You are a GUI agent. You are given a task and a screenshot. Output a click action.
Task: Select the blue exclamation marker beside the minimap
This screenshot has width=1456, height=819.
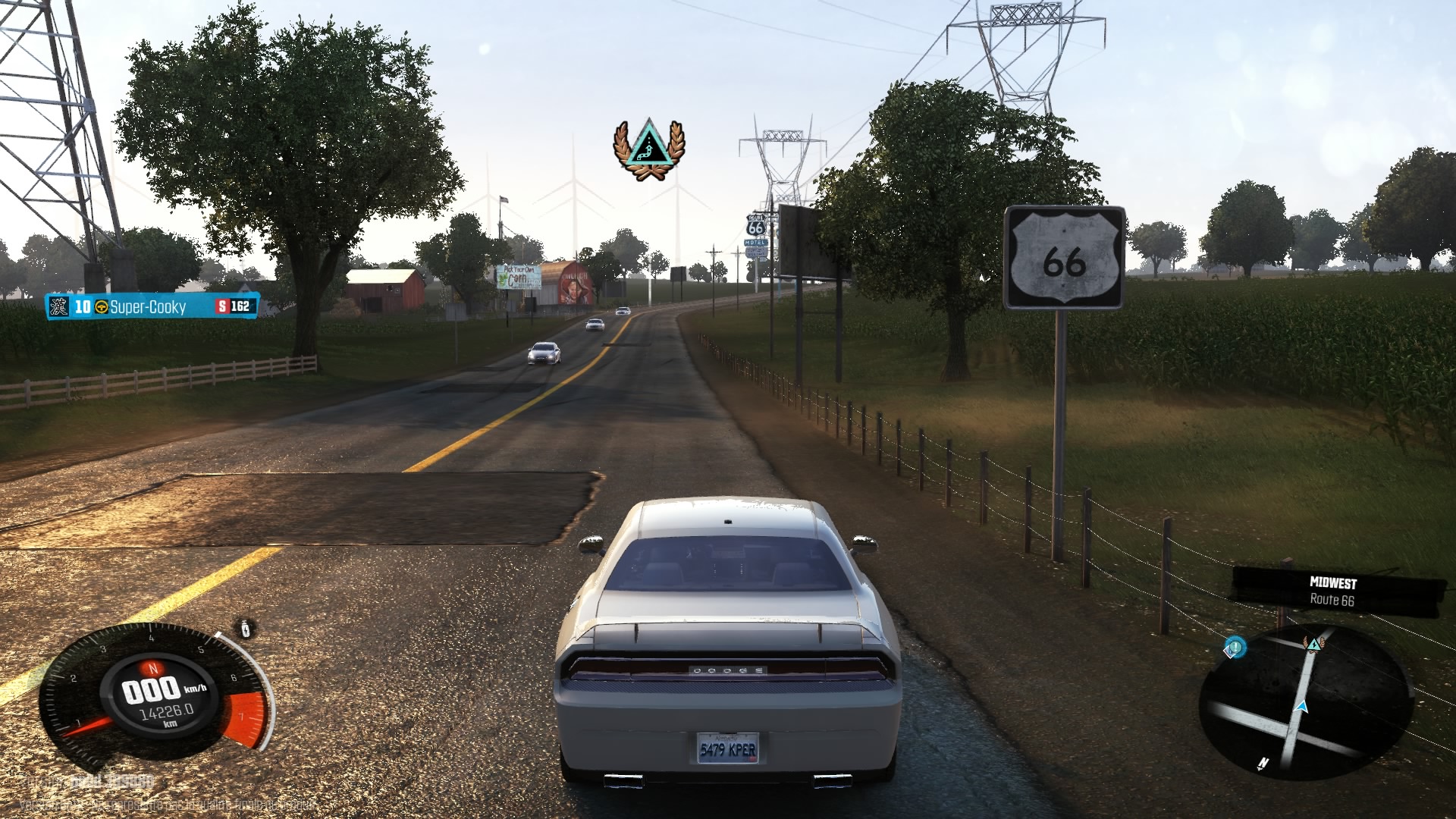[x=1235, y=648]
